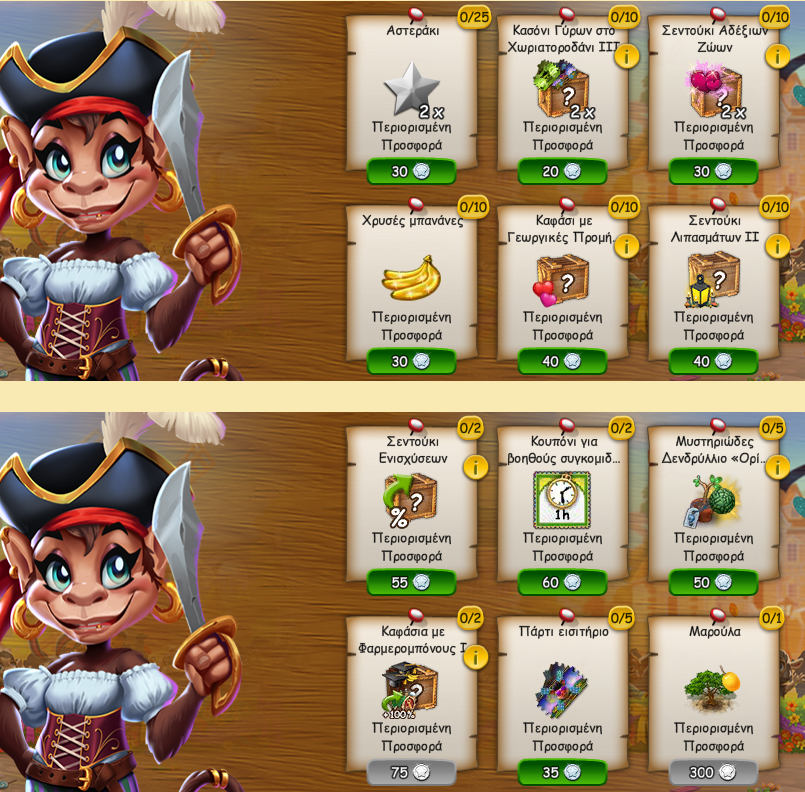Select the golden bananas item picture

(x=411, y=278)
